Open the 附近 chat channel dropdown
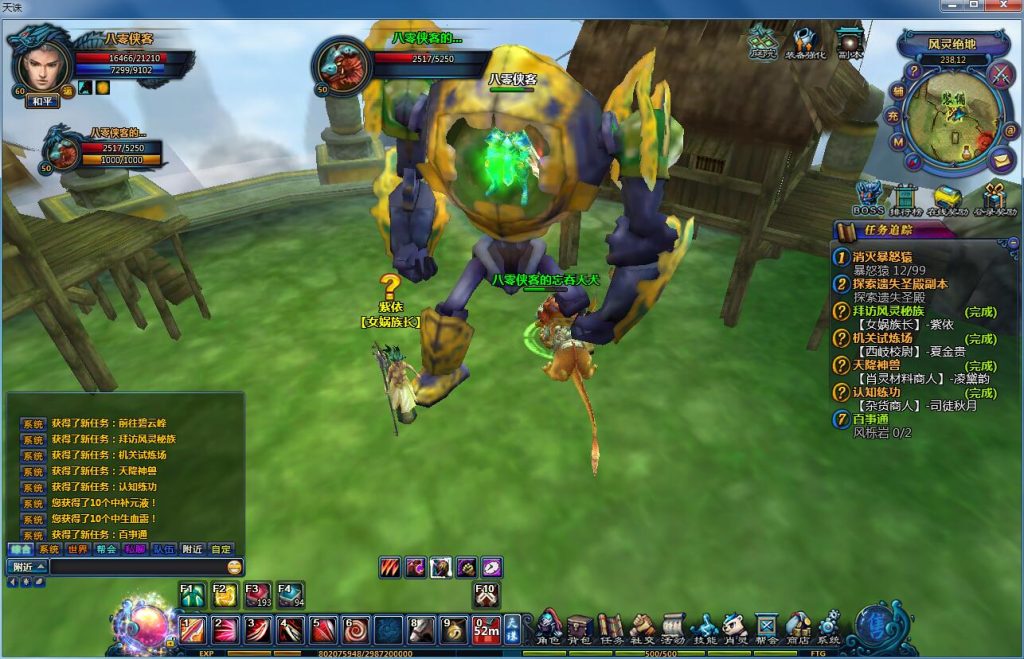The width and height of the screenshot is (1024, 659). point(27,566)
